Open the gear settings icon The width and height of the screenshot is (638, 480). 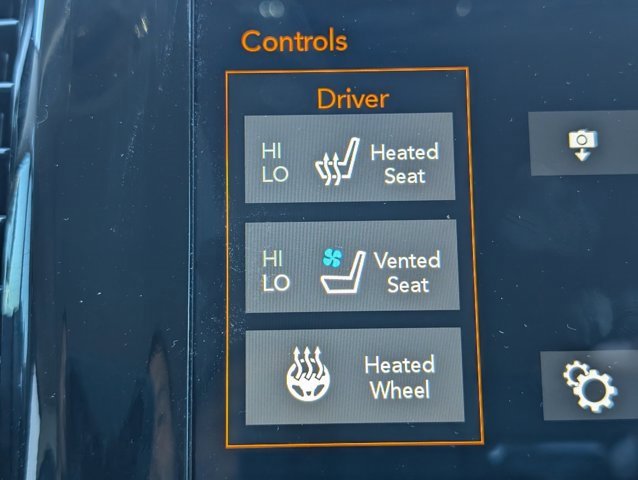pos(588,385)
